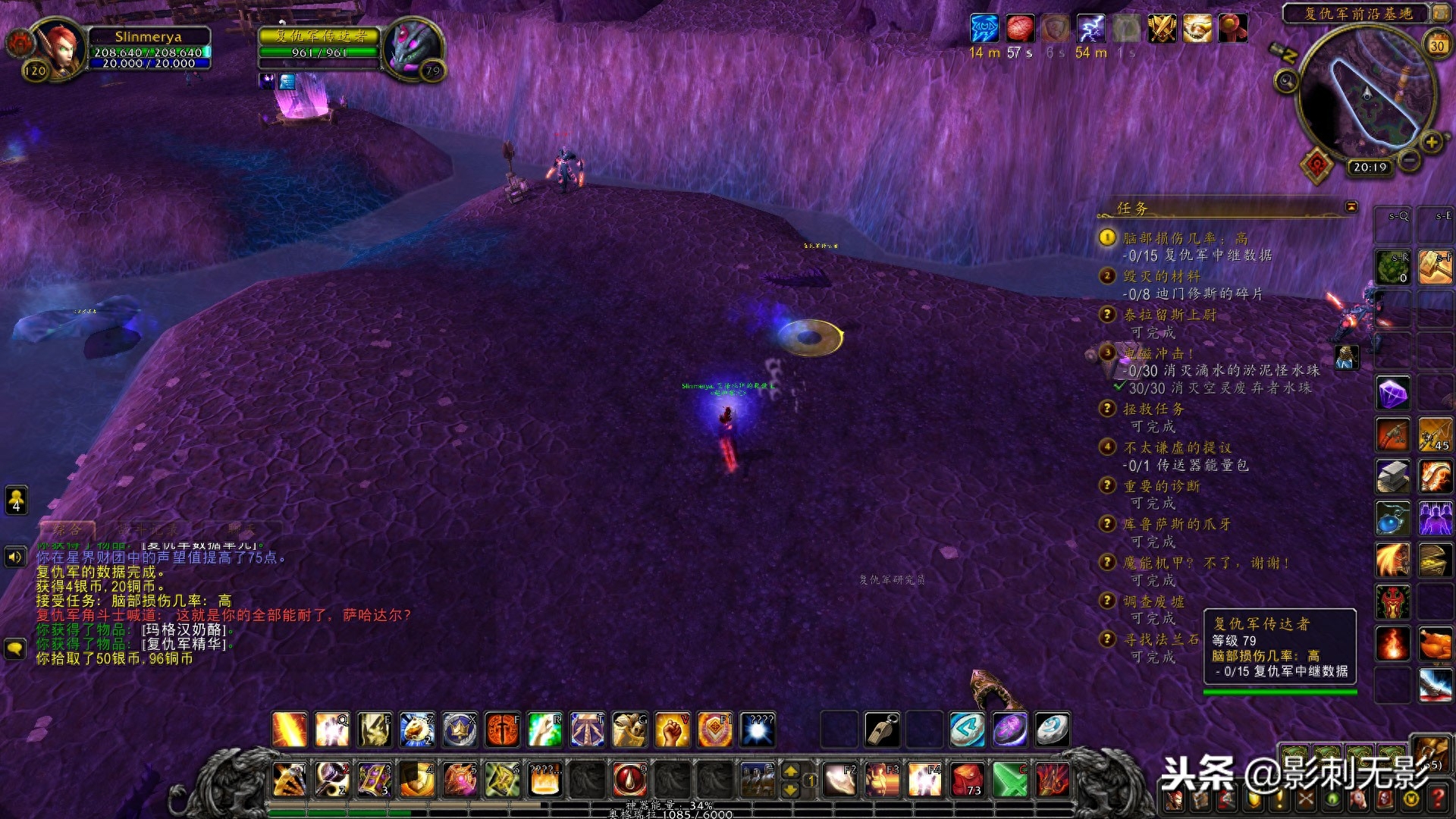Zoom in the minimap with the plus button
Screen dimensions: 1456x819
1431,142
